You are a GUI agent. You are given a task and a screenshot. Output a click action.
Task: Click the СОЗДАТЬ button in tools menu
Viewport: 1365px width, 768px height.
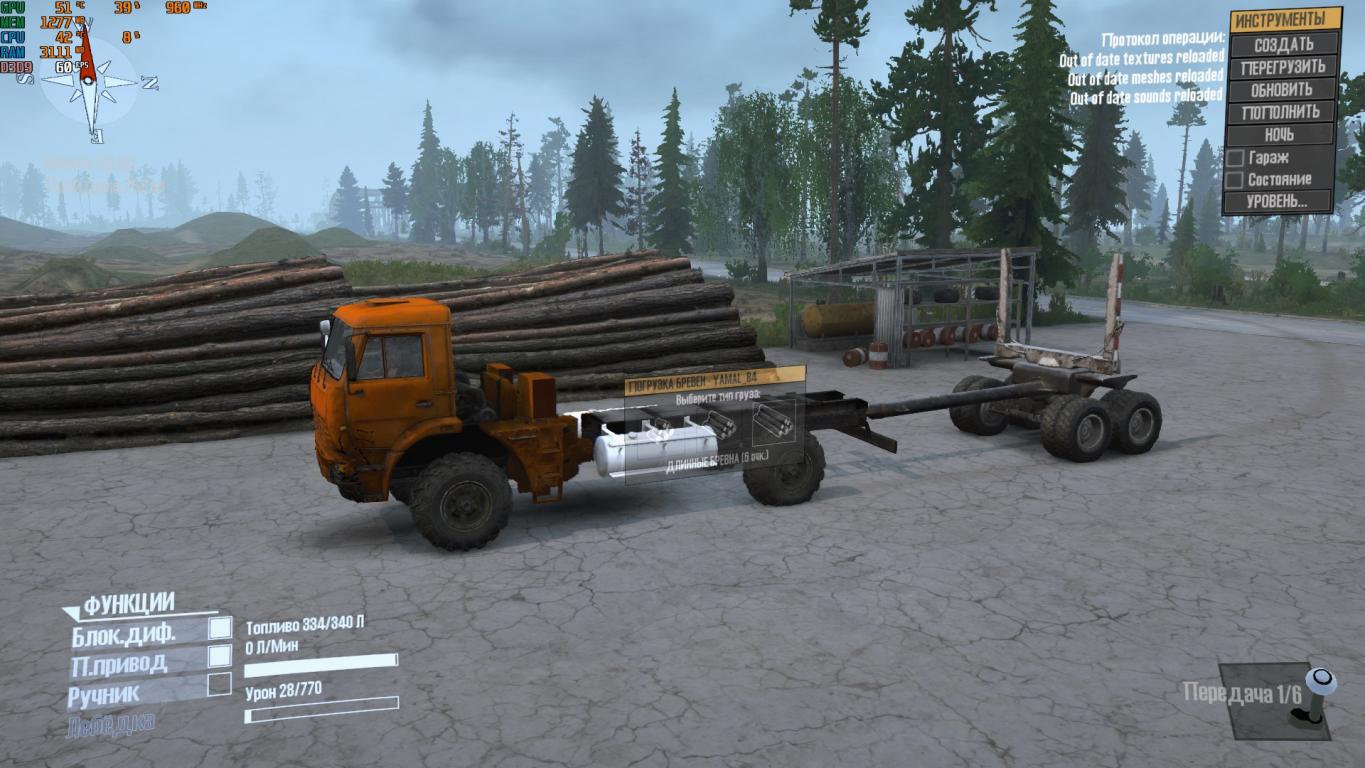[1284, 45]
